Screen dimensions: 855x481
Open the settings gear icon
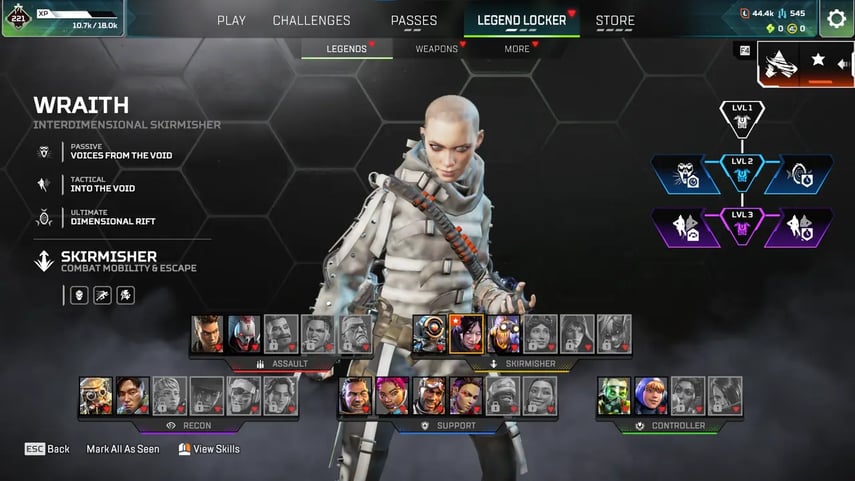[x=836, y=19]
